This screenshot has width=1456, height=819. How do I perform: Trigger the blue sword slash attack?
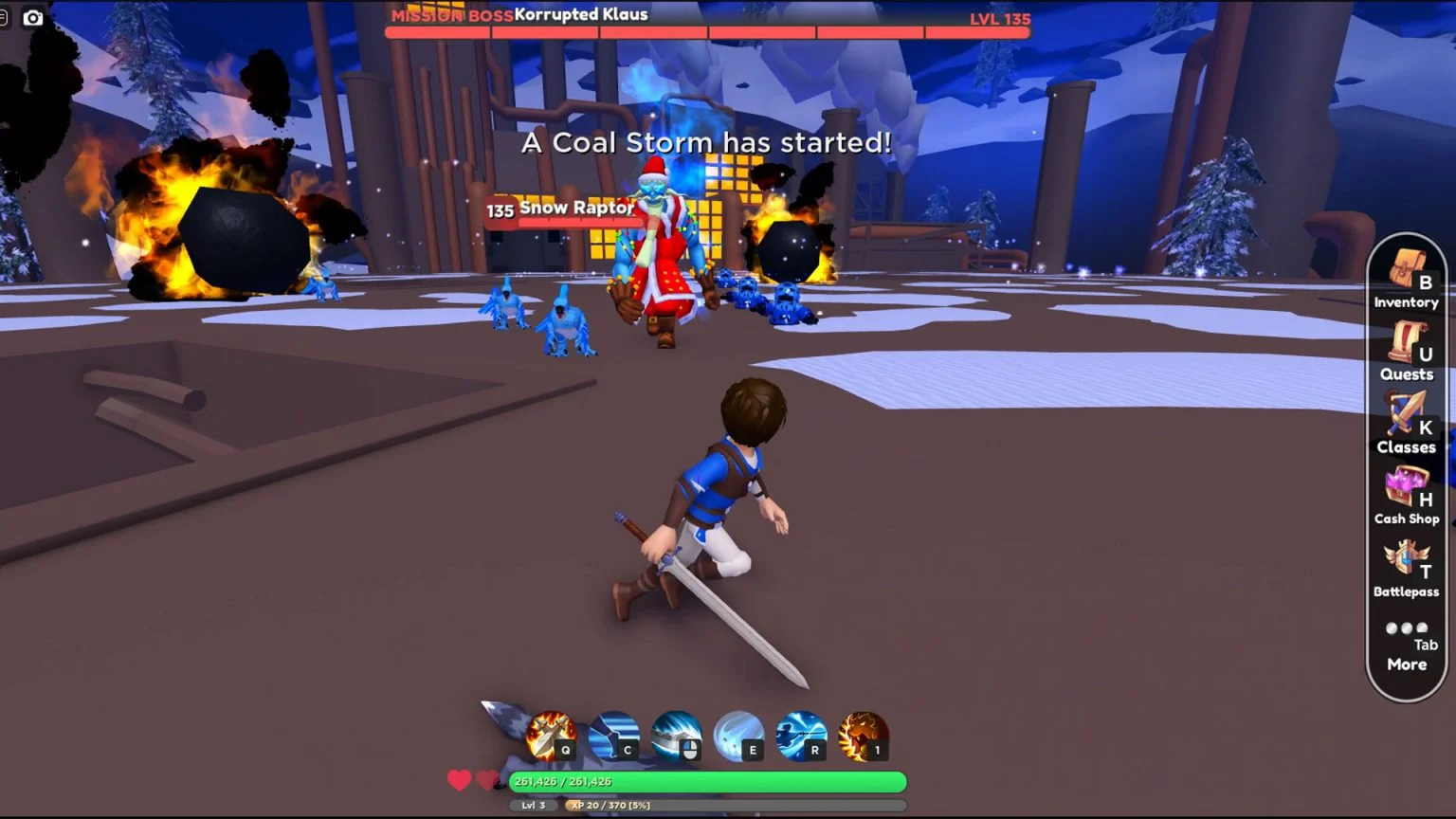[x=676, y=737]
